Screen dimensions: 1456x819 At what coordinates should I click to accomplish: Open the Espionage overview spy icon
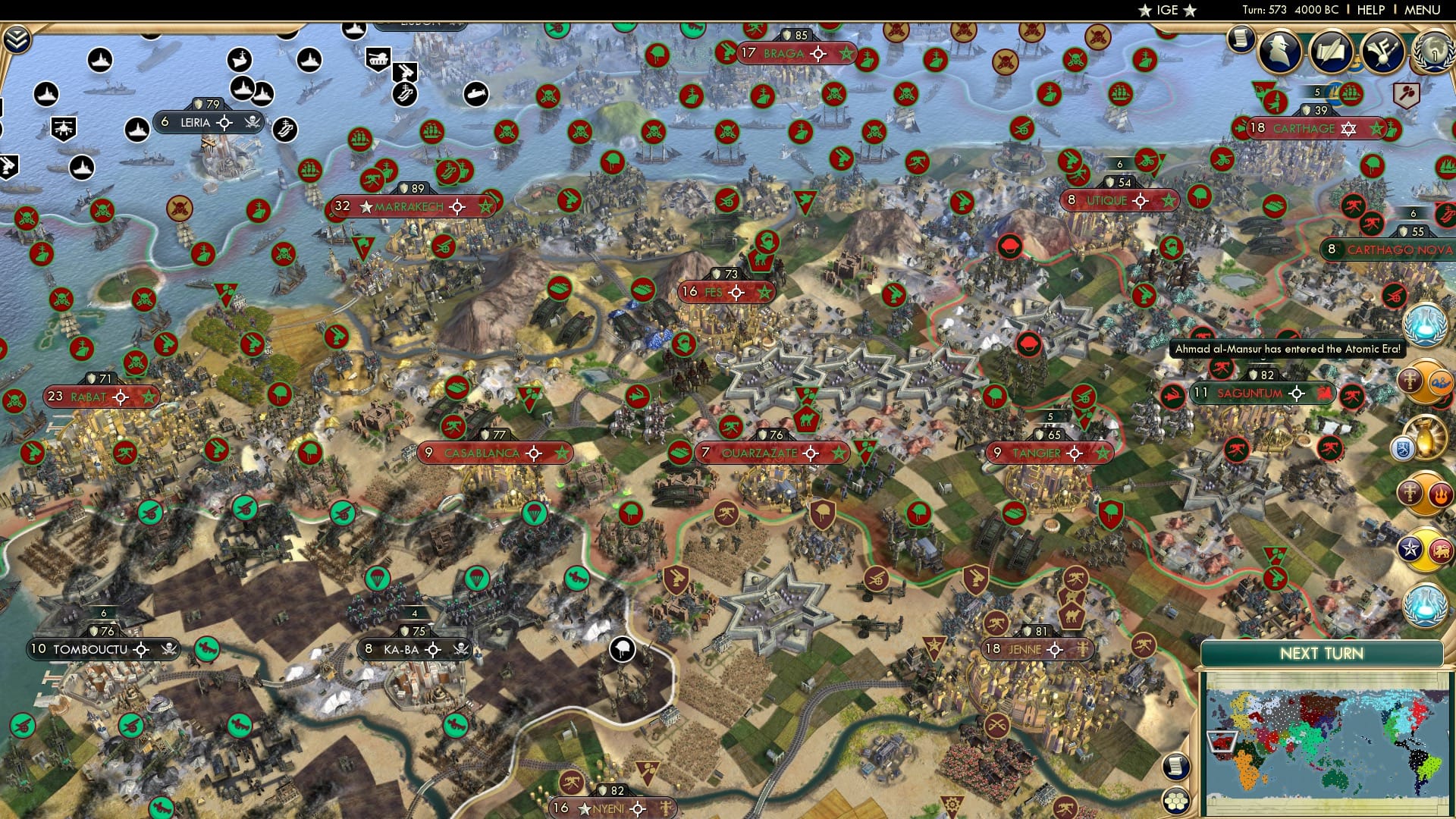(1279, 51)
